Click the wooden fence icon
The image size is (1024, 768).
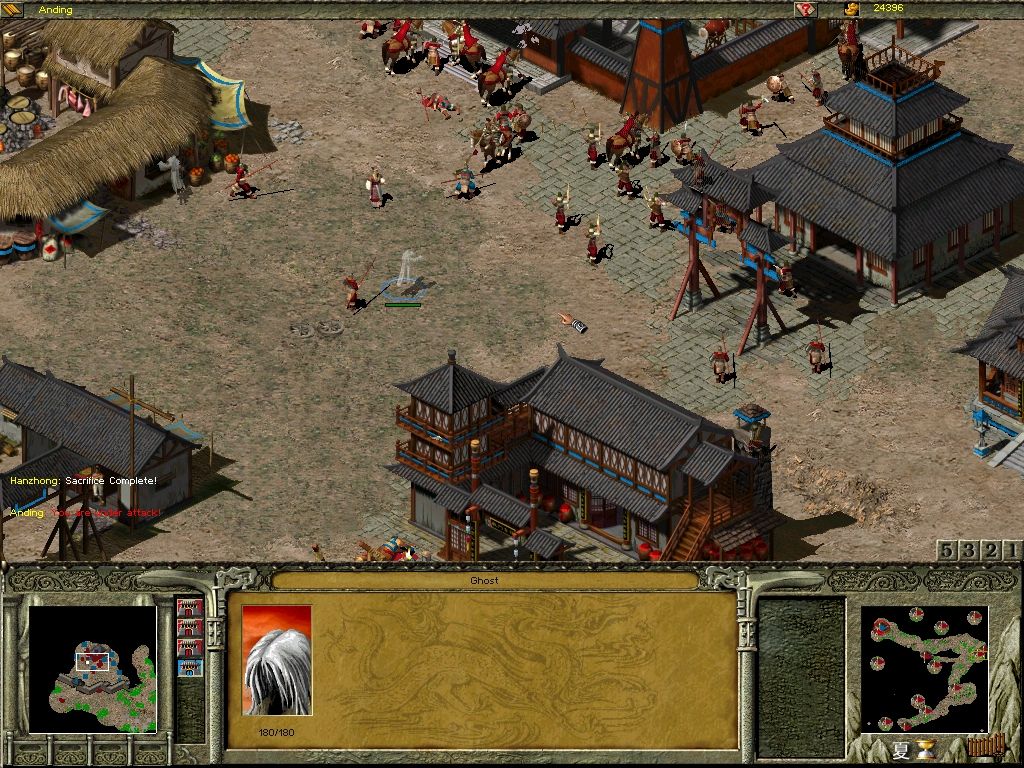point(985,746)
